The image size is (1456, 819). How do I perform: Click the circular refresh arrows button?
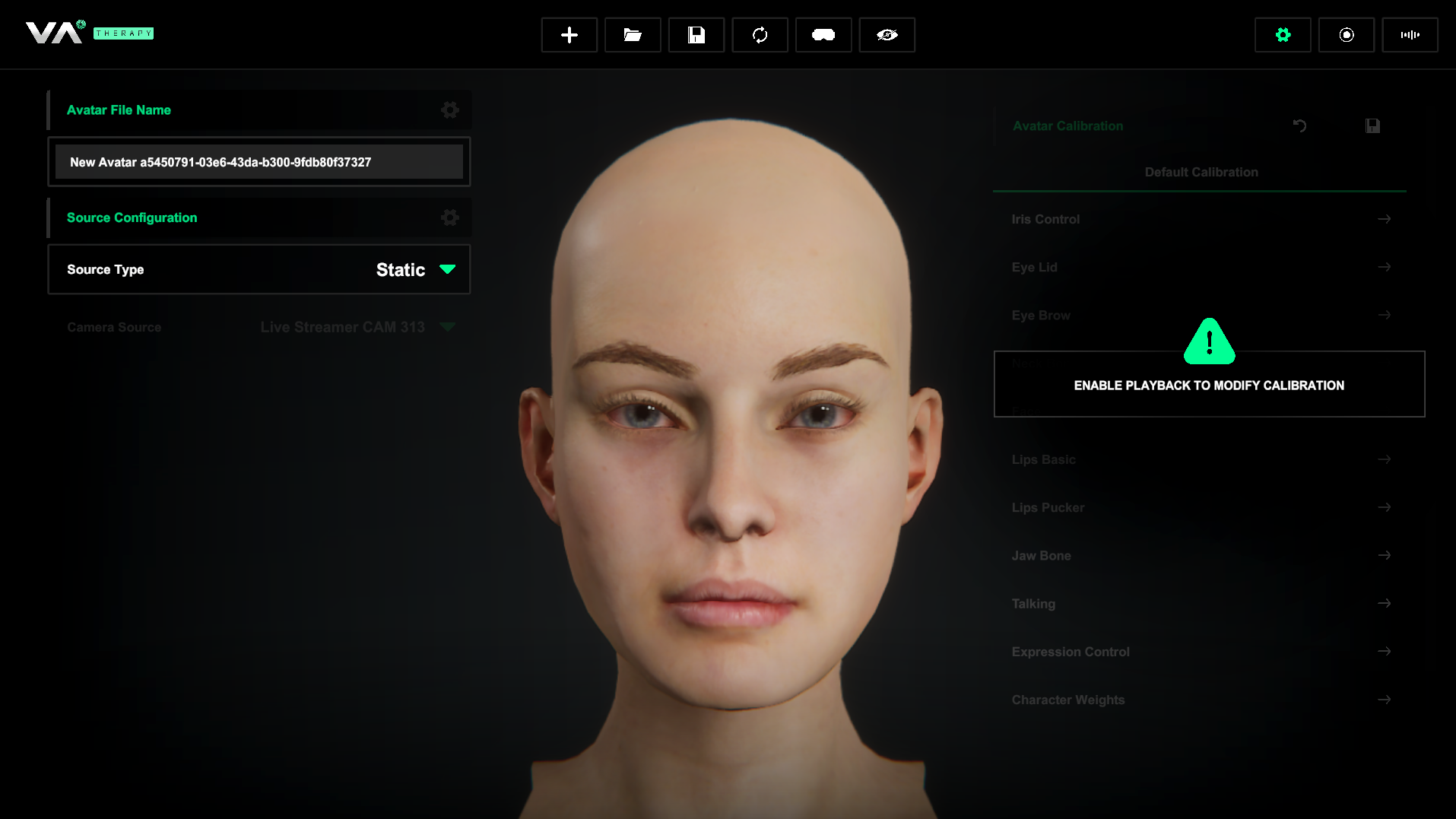(x=760, y=35)
